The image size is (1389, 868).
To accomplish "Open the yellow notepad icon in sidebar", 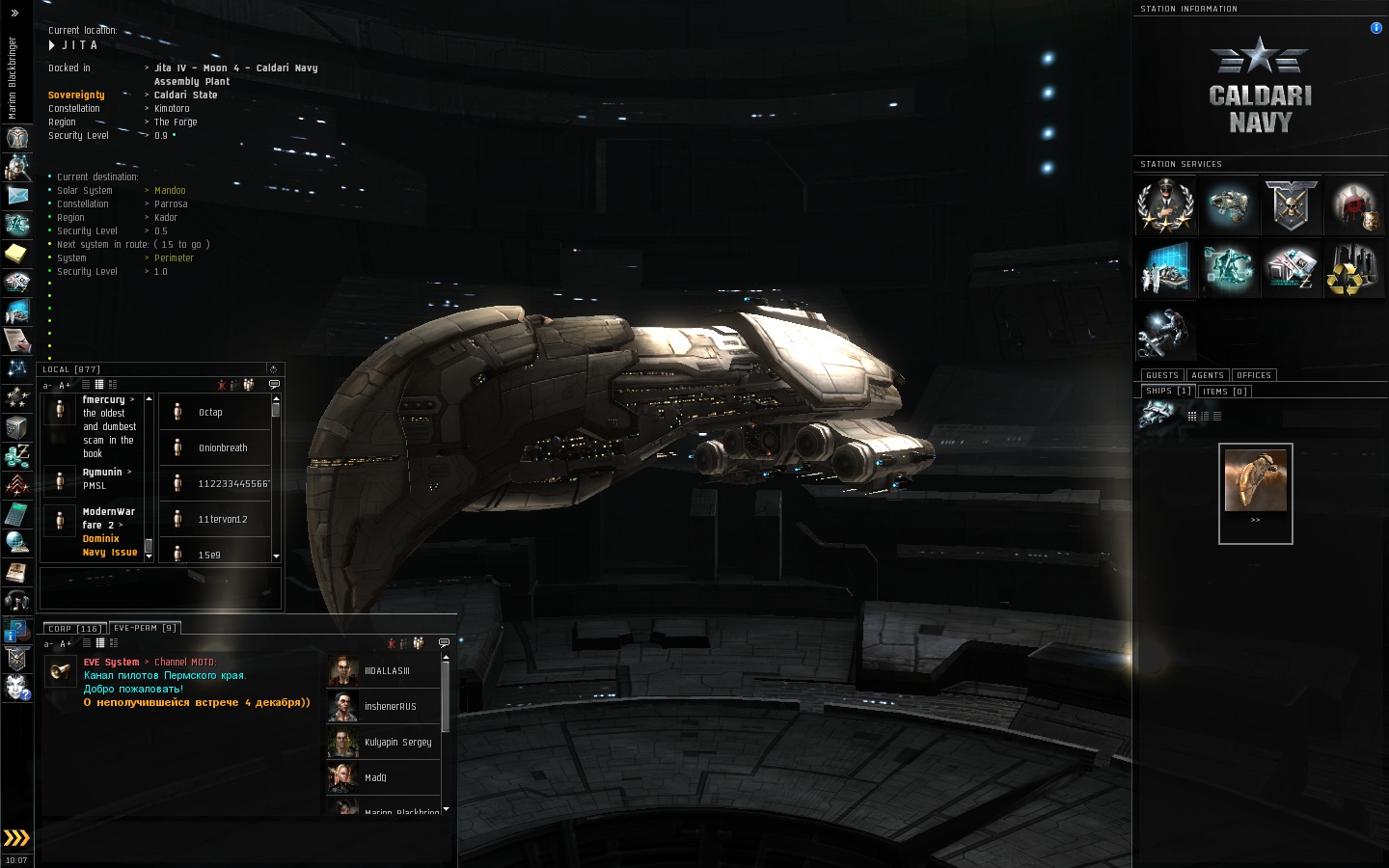I will click(x=16, y=253).
